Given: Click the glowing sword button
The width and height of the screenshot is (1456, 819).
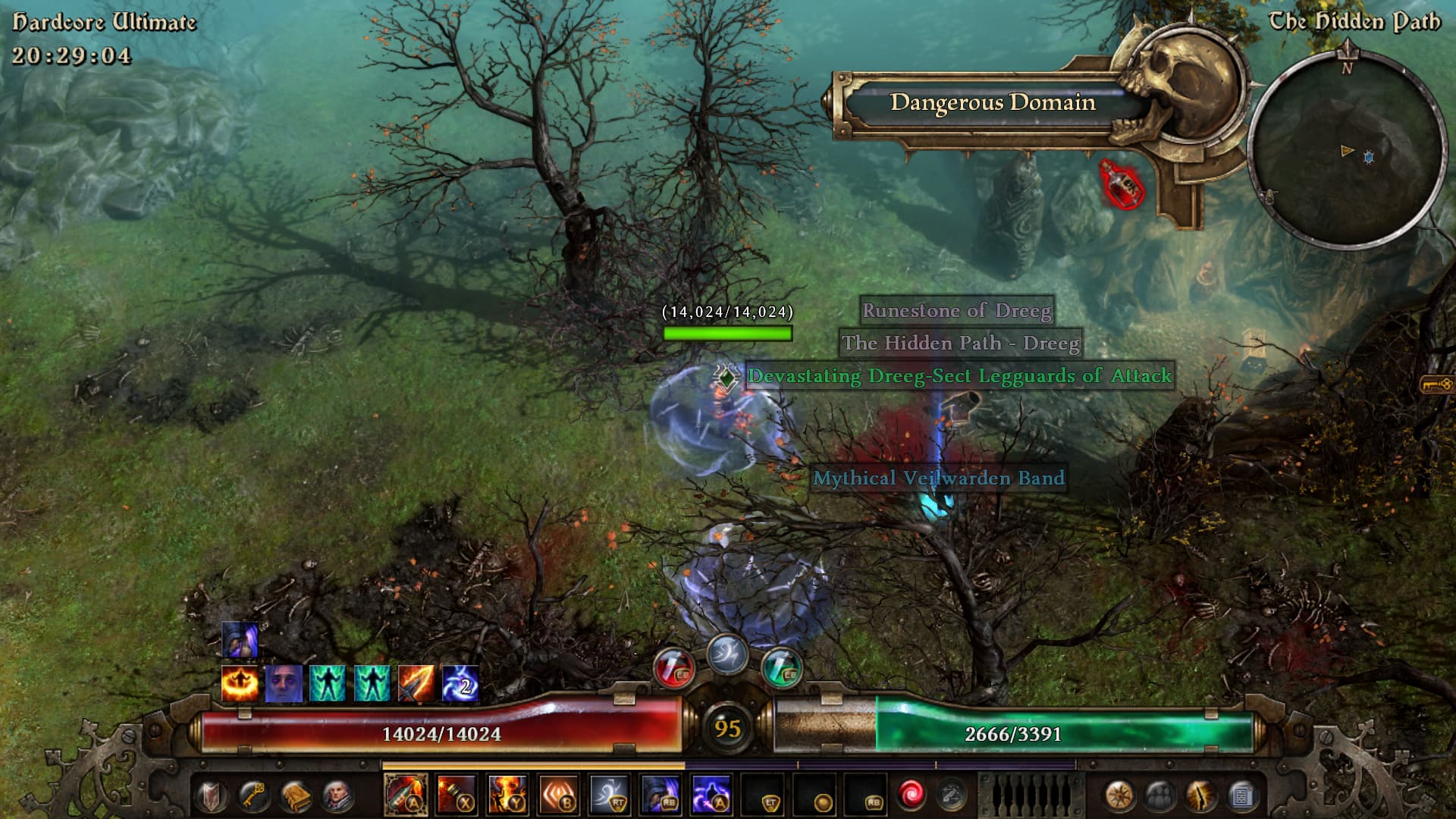Looking at the screenshot, I should (x=1201, y=795).
